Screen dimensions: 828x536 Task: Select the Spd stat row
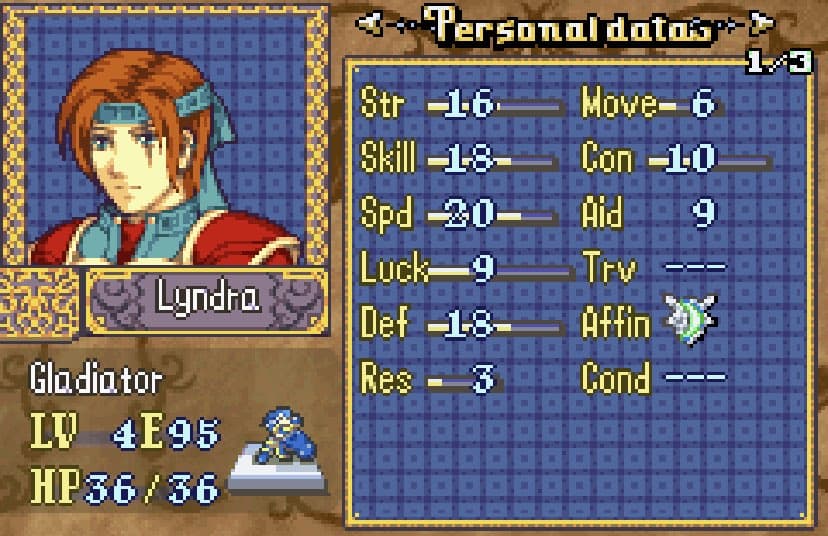click(x=460, y=214)
